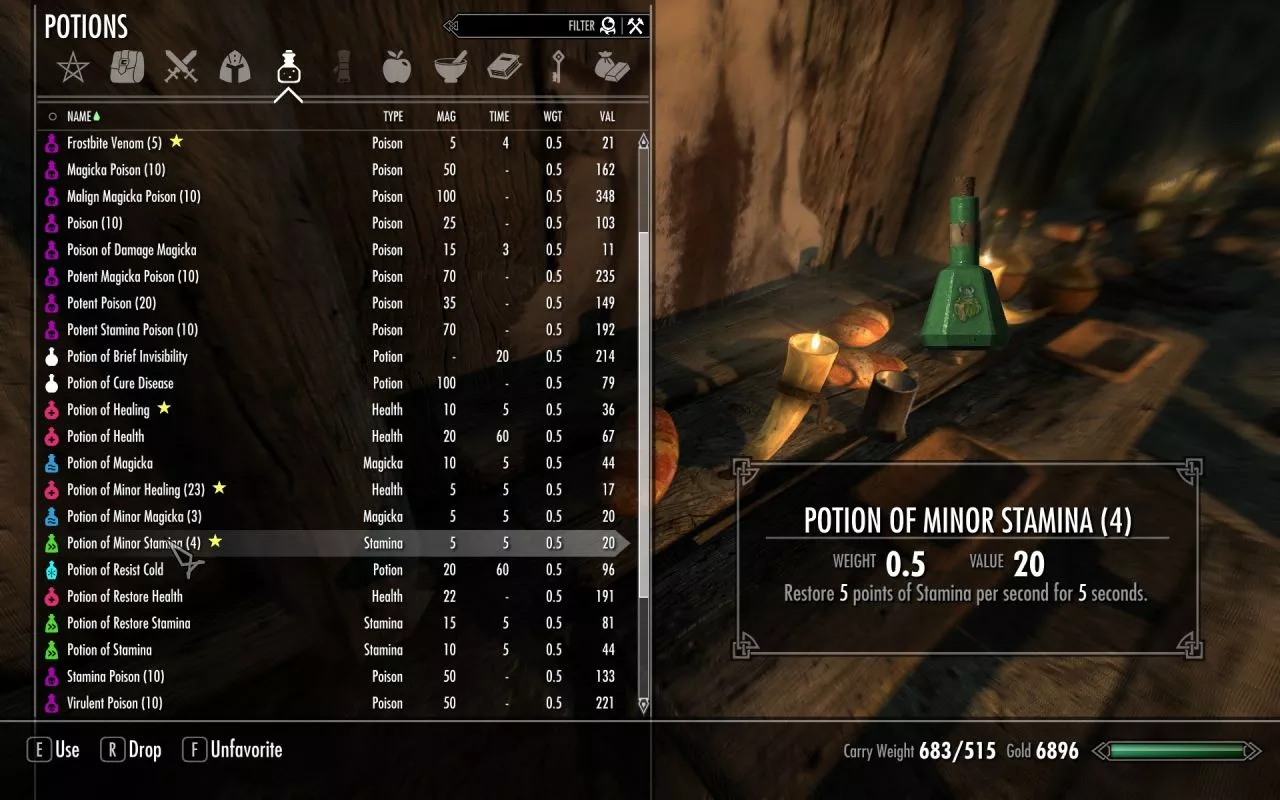1280x800 pixels.
Task: Select Potion of Brief Invisibility
Action: pos(127,356)
